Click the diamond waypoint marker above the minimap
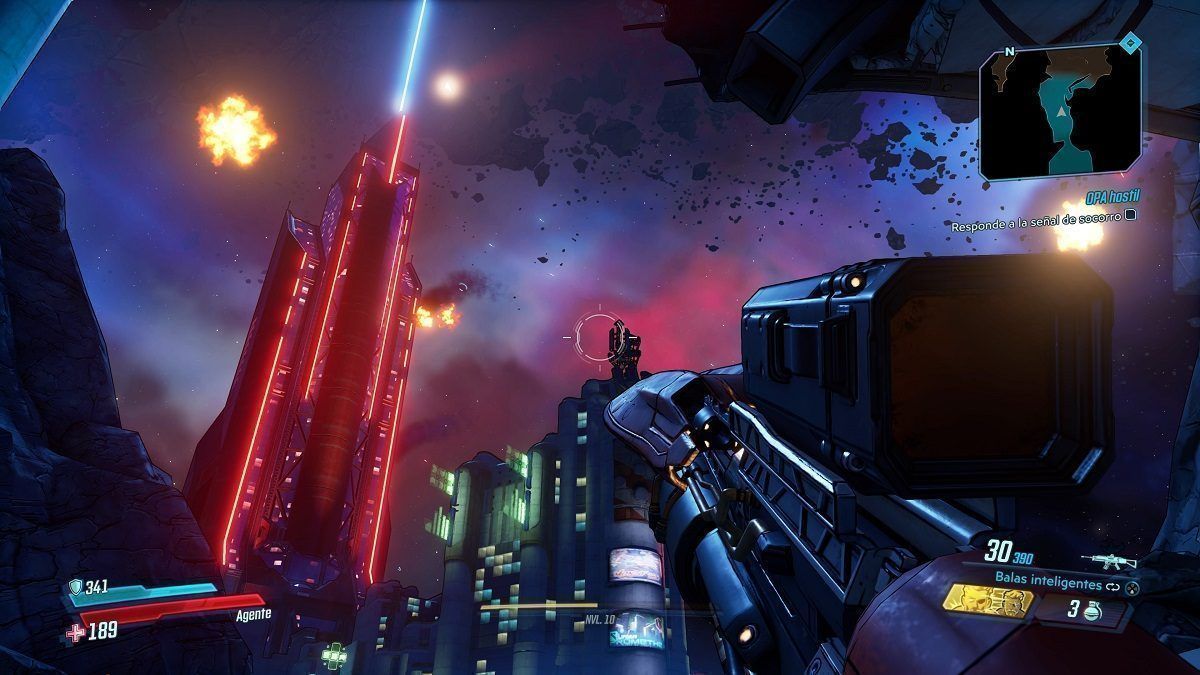This screenshot has height=675, width=1200. point(1130,42)
